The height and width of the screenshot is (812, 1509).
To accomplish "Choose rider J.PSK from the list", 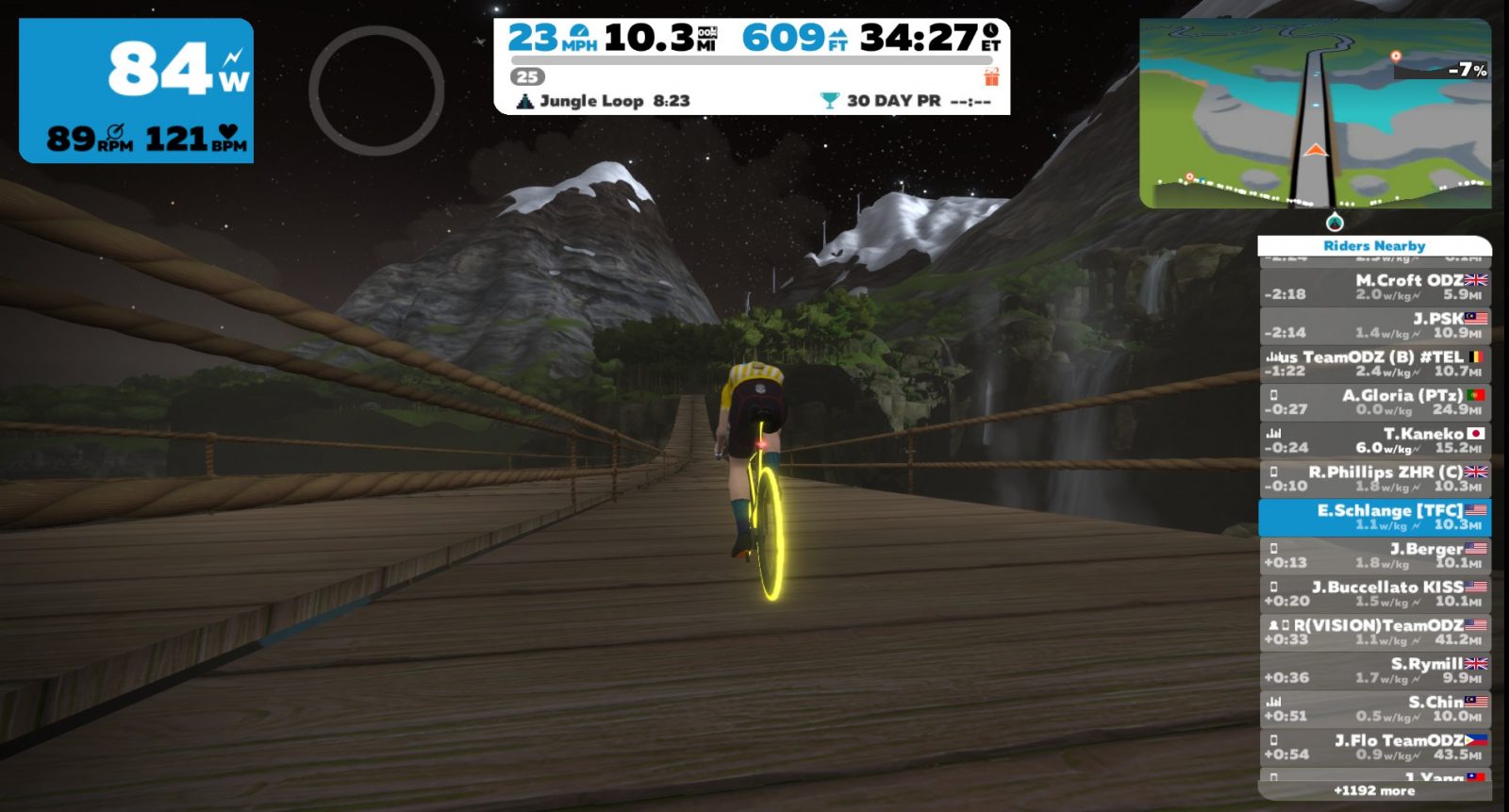I will point(1374,325).
